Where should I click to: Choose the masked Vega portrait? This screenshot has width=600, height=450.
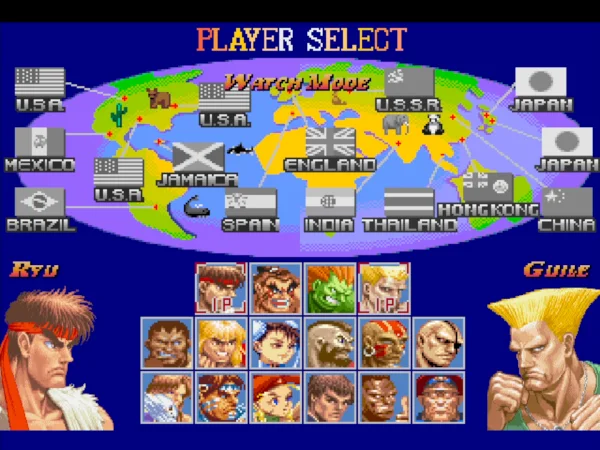[x=166, y=397]
